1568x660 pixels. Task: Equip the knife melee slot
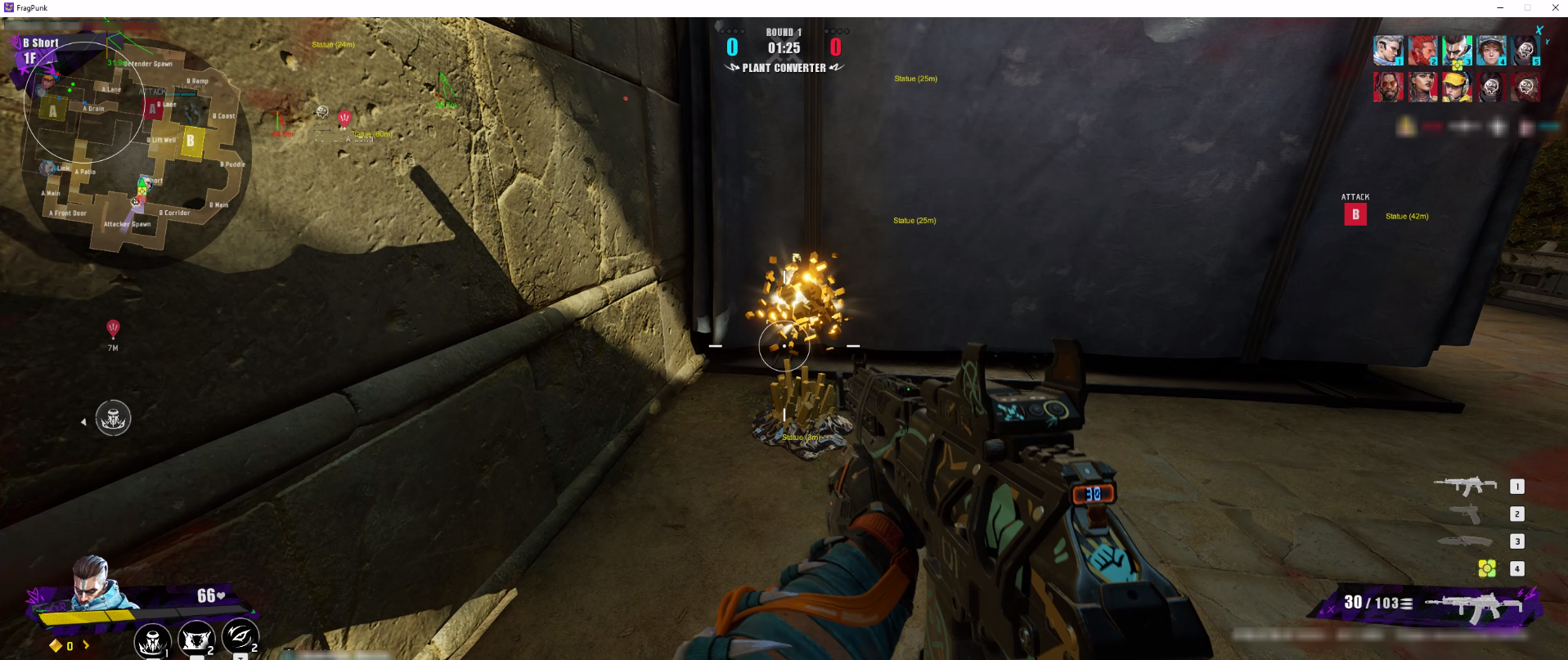pos(1466,541)
